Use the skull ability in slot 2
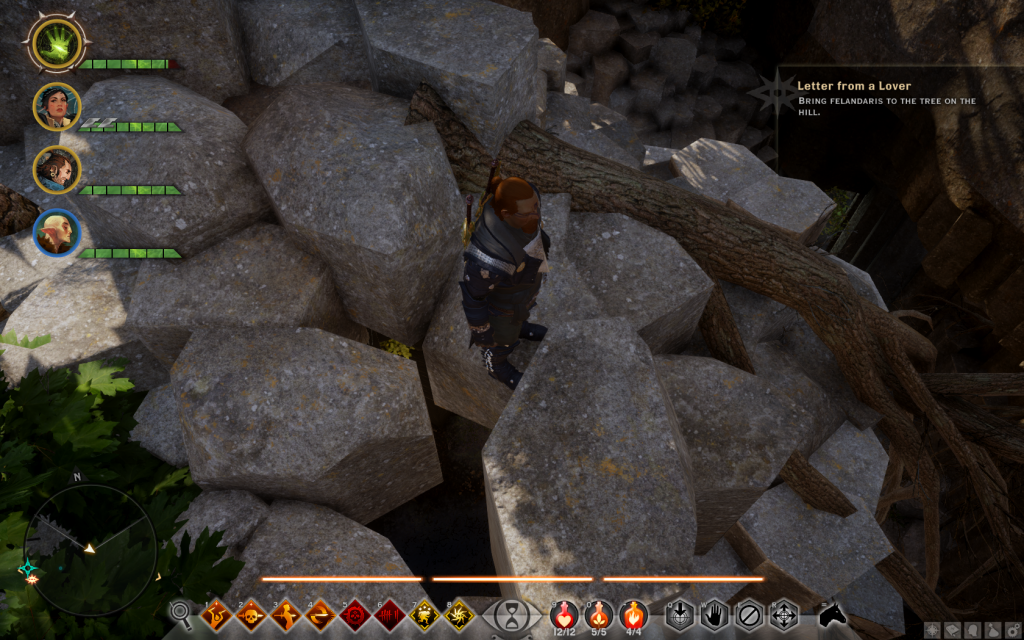This screenshot has height=640, width=1024. click(x=250, y=614)
